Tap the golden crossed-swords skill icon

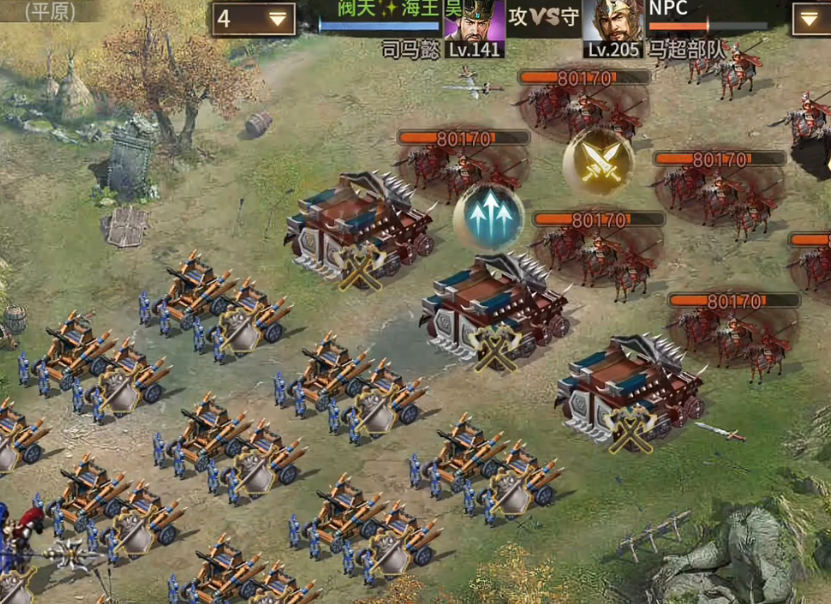coord(598,160)
